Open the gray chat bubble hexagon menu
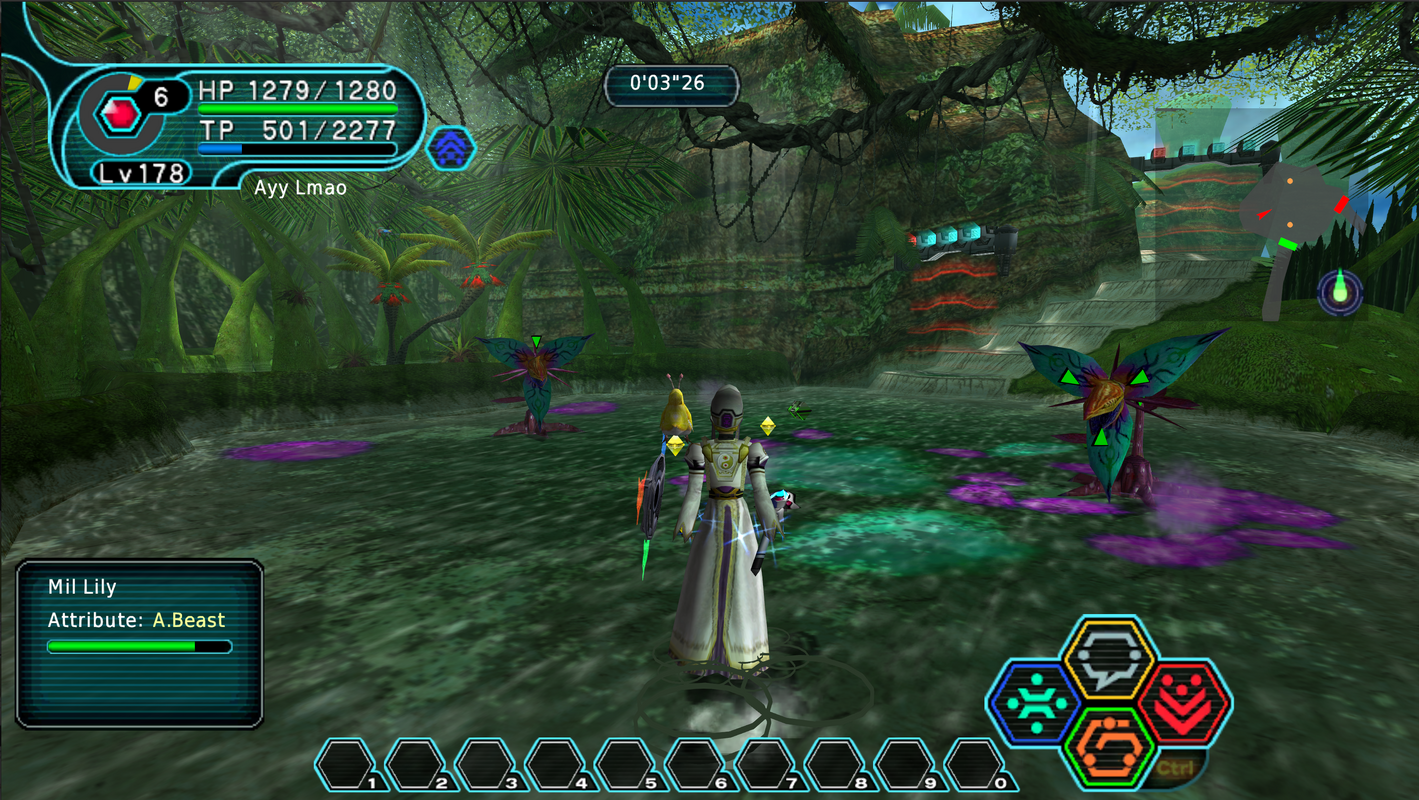The height and width of the screenshot is (800, 1419). (1108, 658)
